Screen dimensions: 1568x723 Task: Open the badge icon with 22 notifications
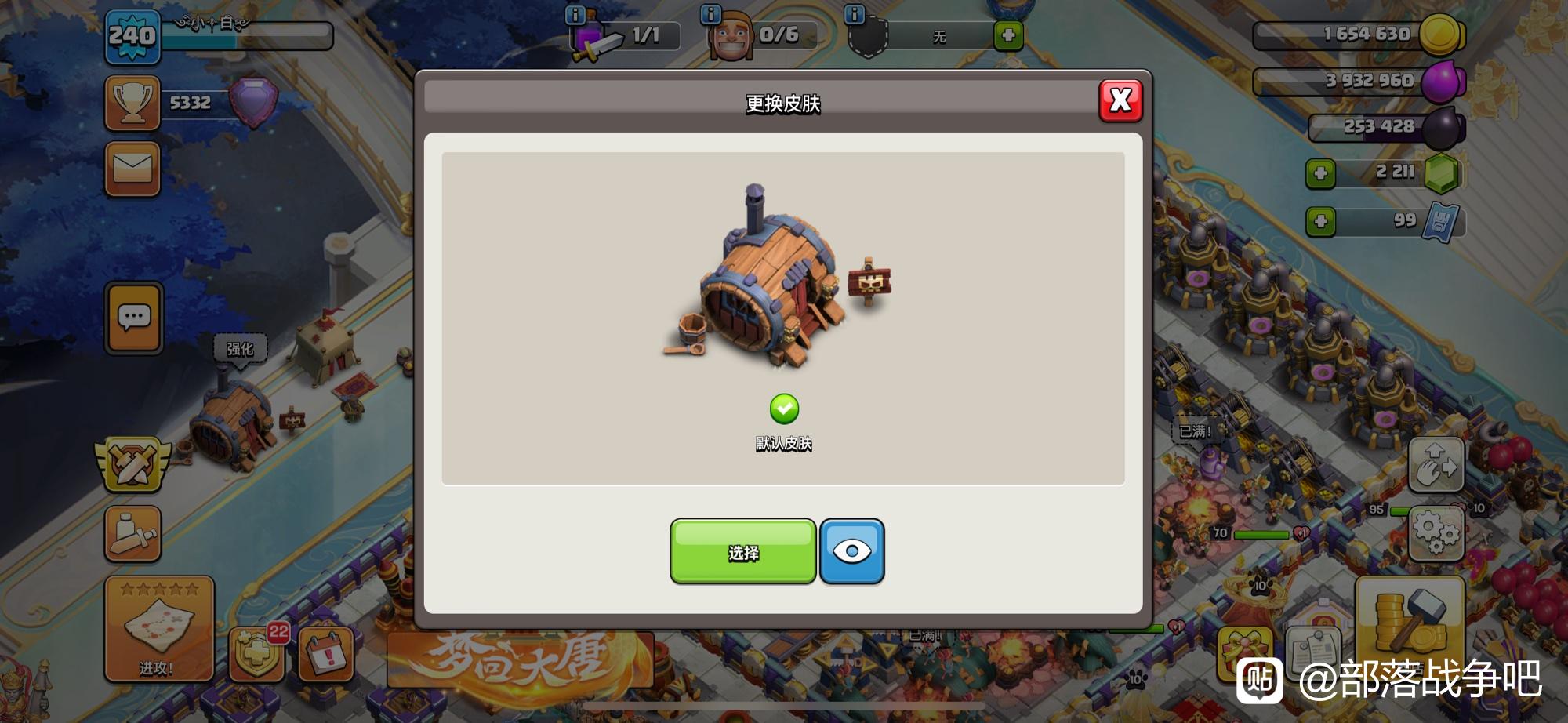coord(256,653)
